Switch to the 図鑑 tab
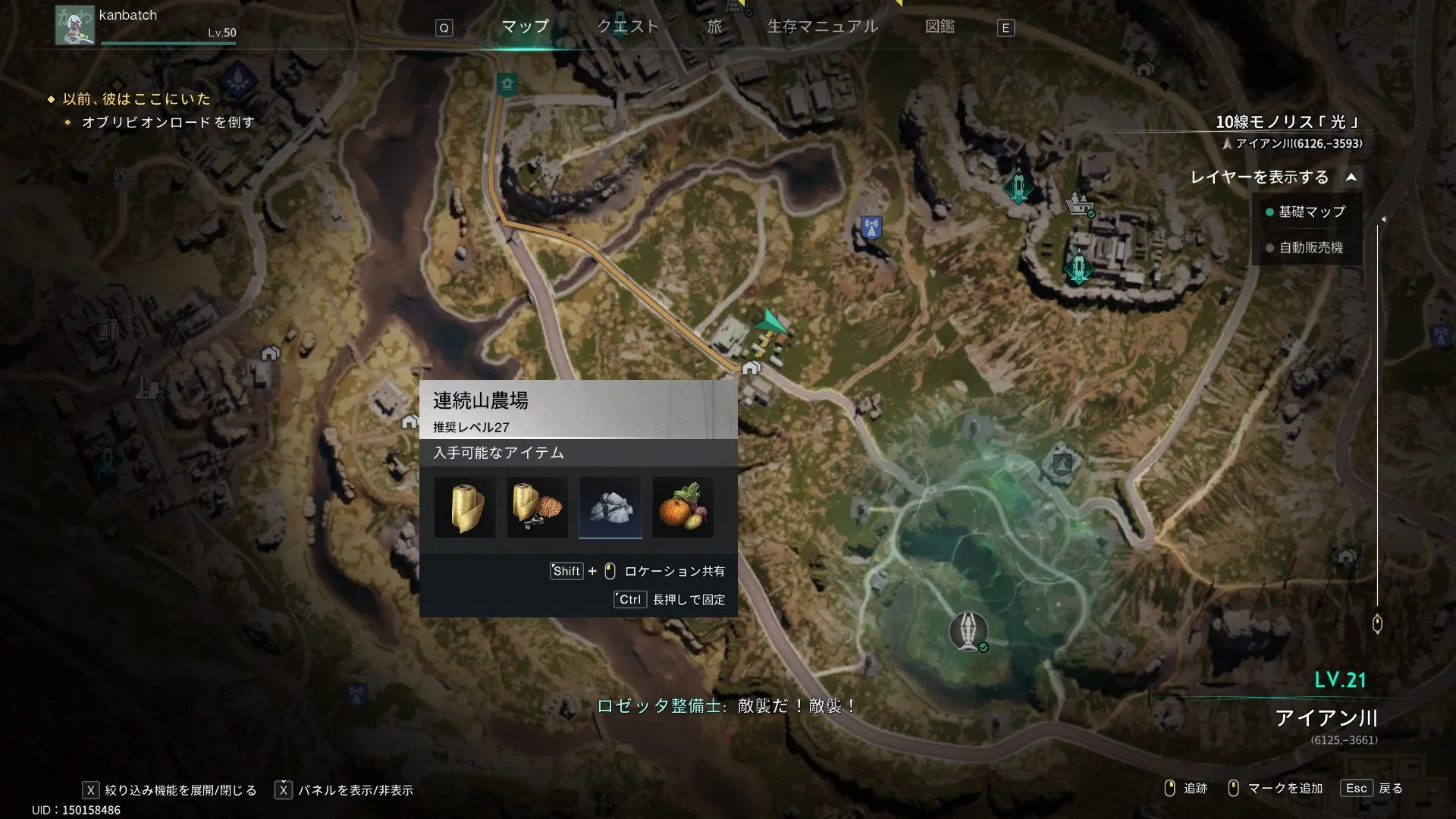The image size is (1456, 819). (x=940, y=27)
